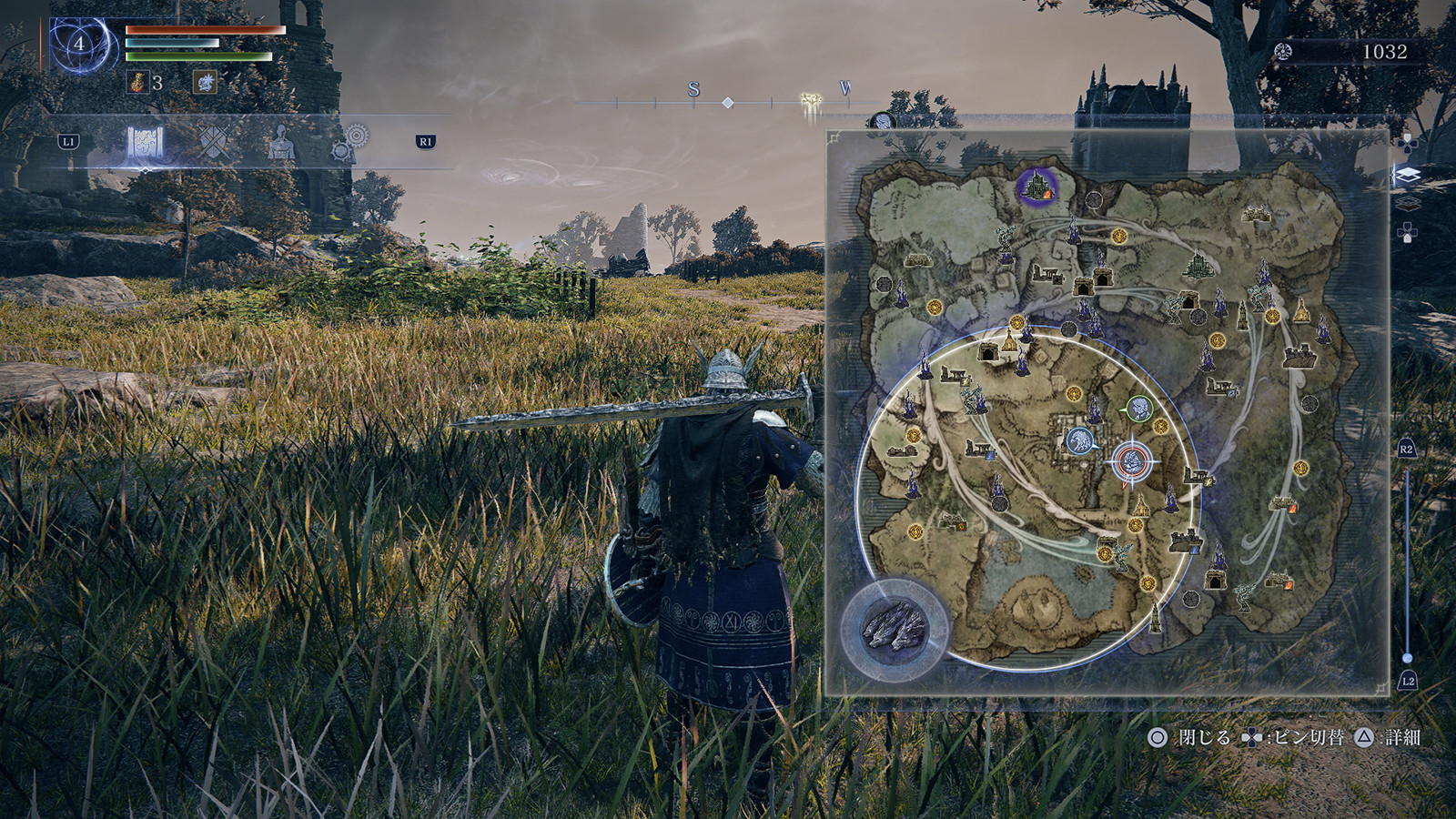
Task: Click the three-headed beast boss emblem
Action: pyautogui.click(x=894, y=627)
